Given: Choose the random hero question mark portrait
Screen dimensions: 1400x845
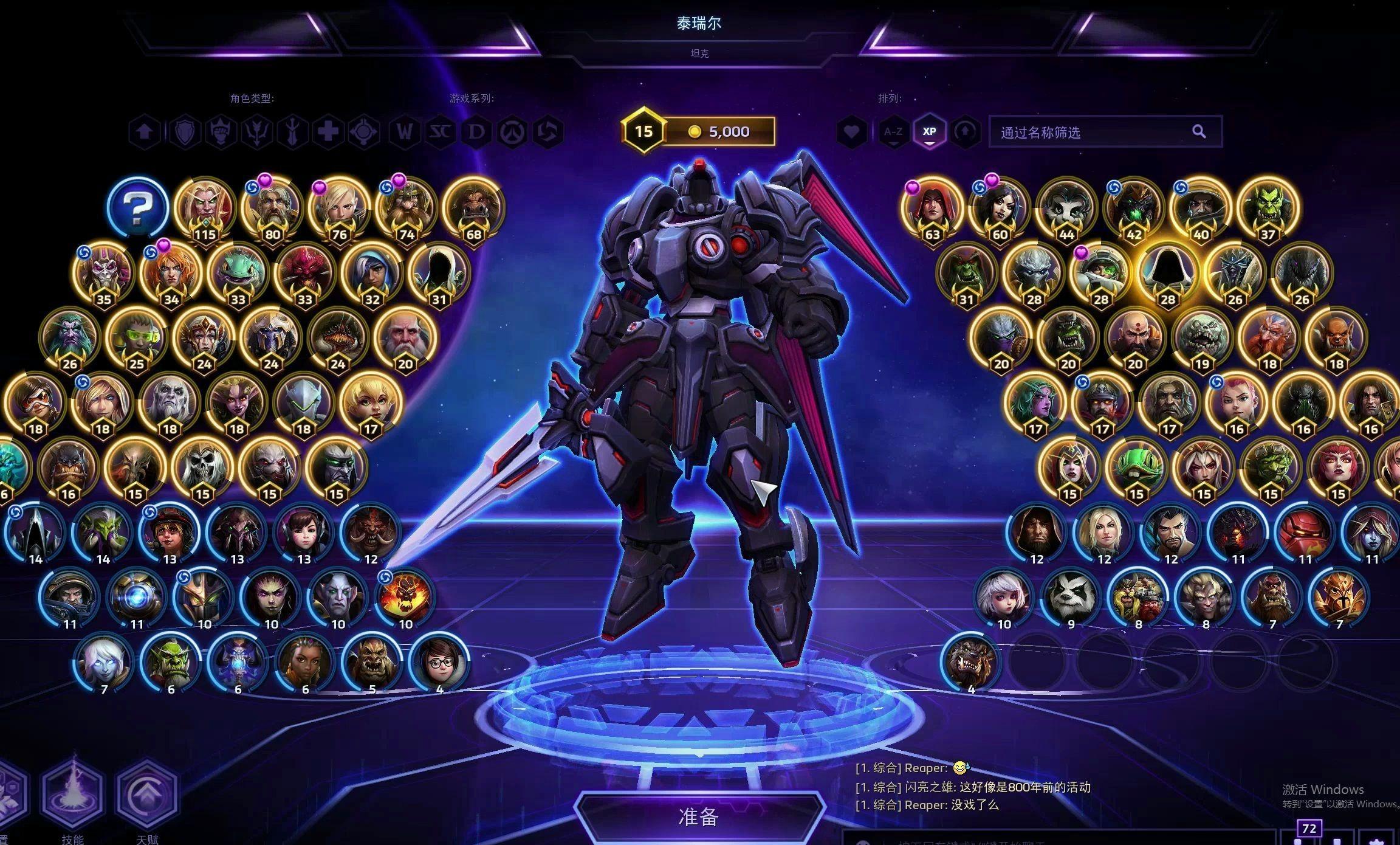Looking at the screenshot, I should 138,208.
